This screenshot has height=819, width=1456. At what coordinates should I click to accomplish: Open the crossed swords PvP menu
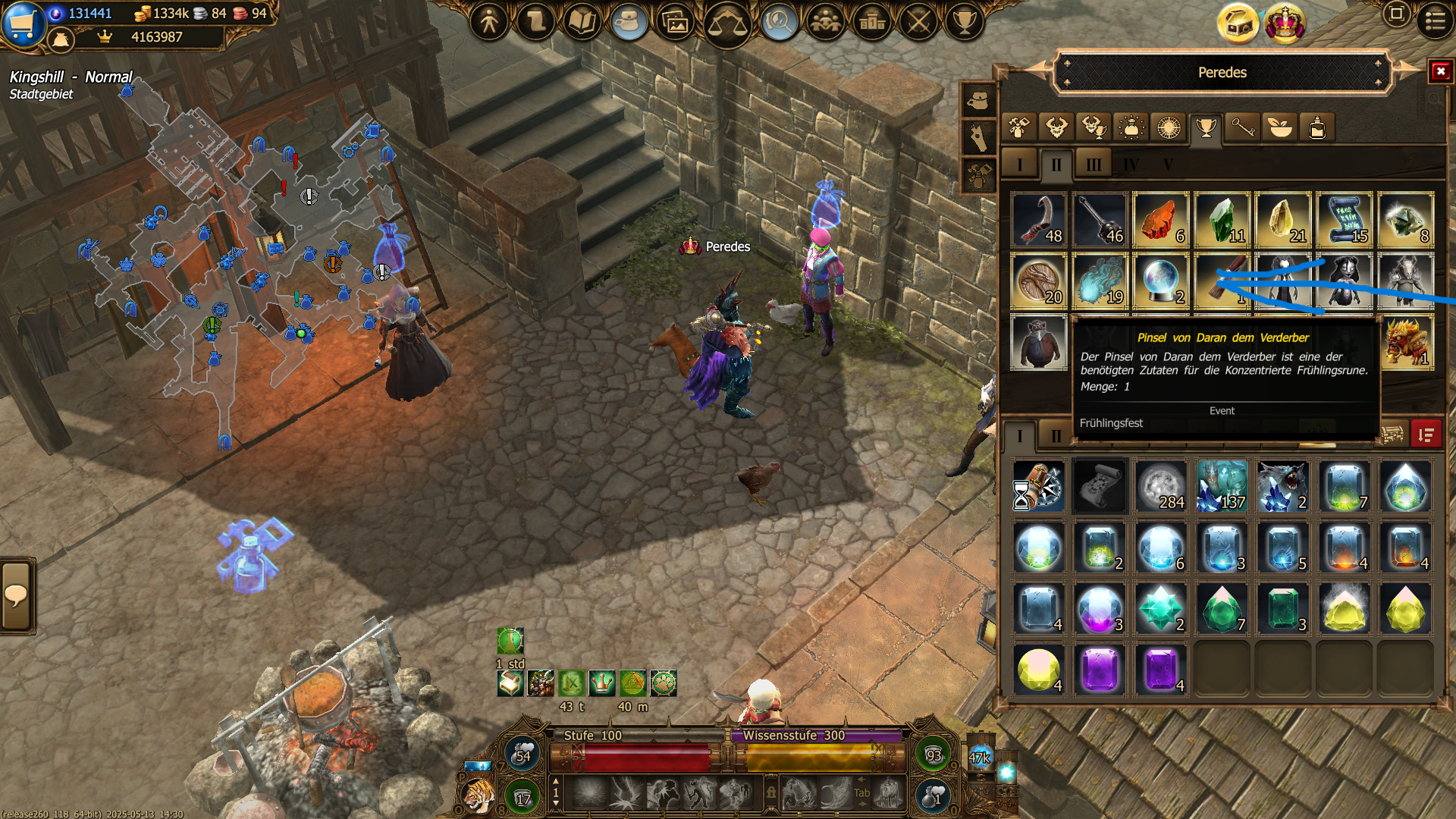point(918,22)
